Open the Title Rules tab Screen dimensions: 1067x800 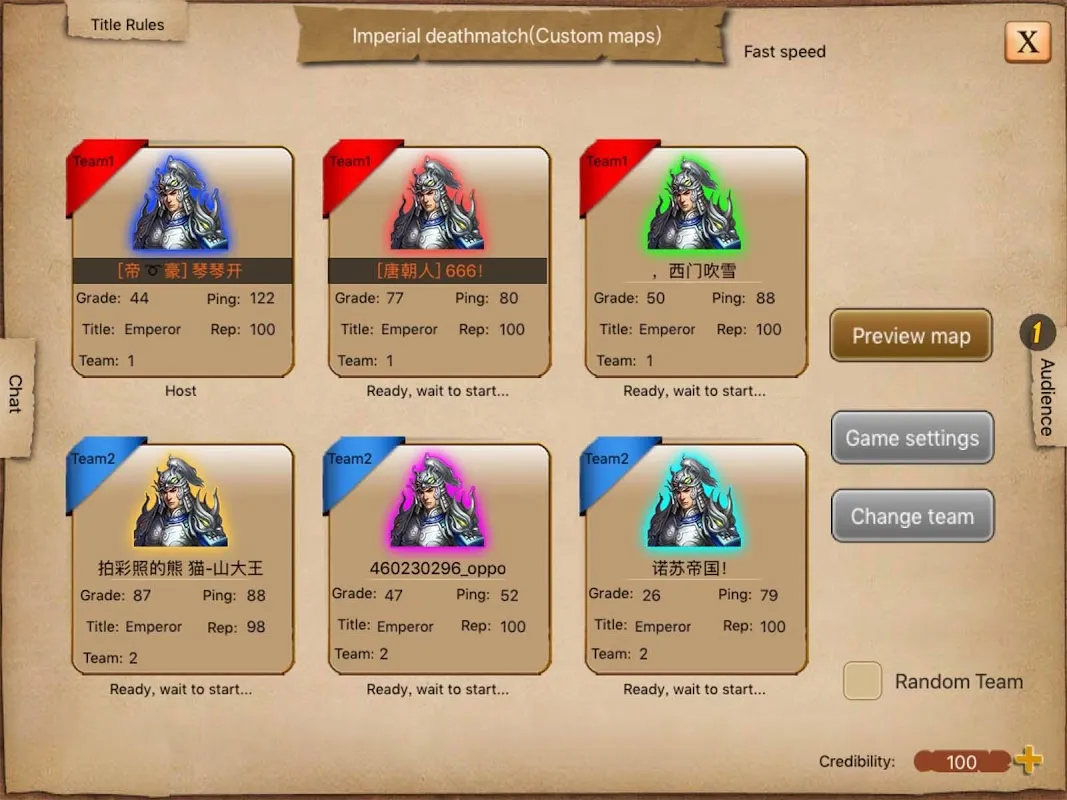127,25
